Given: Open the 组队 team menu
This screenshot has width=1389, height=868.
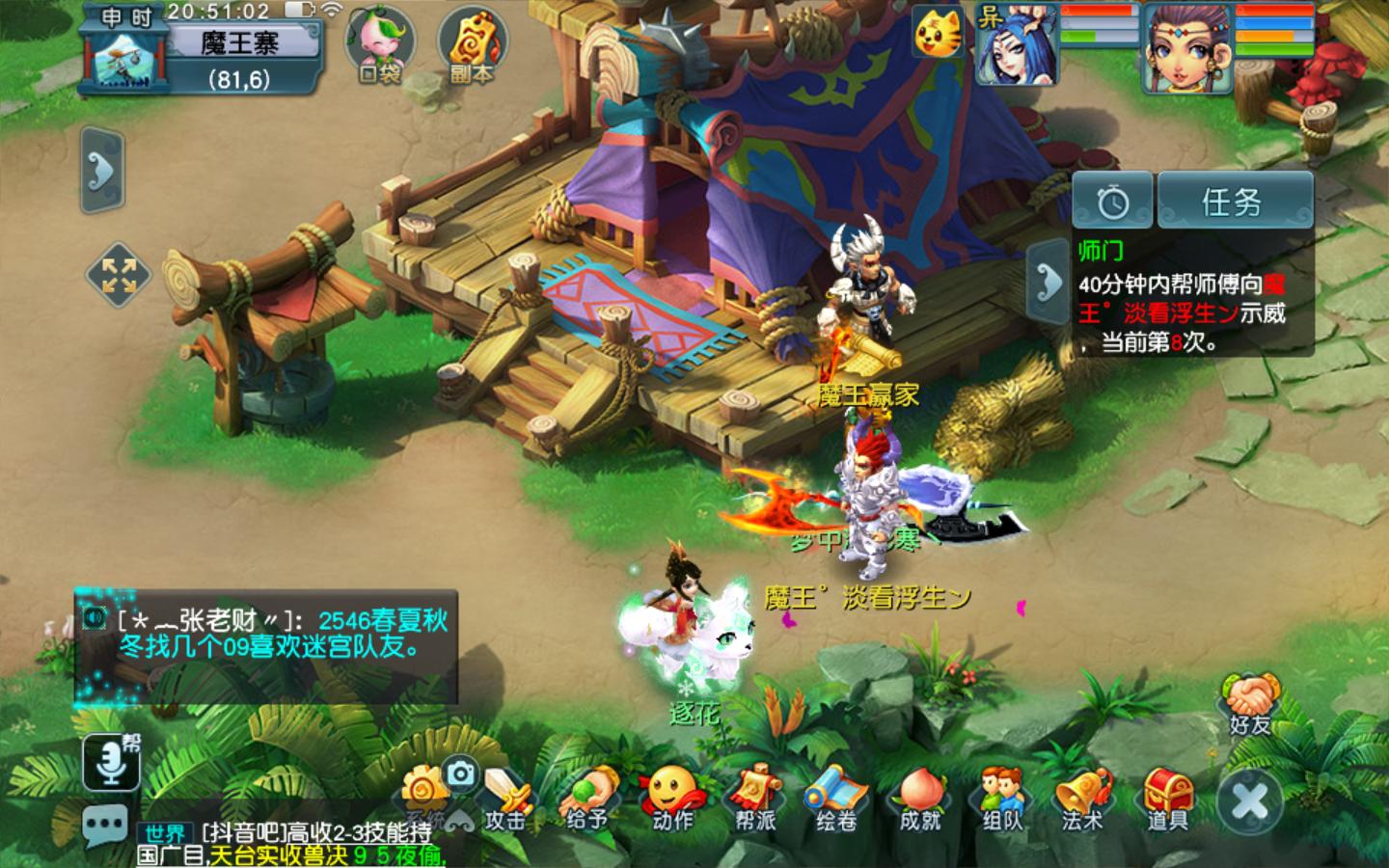Looking at the screenshot, I should pos(1002,799).
